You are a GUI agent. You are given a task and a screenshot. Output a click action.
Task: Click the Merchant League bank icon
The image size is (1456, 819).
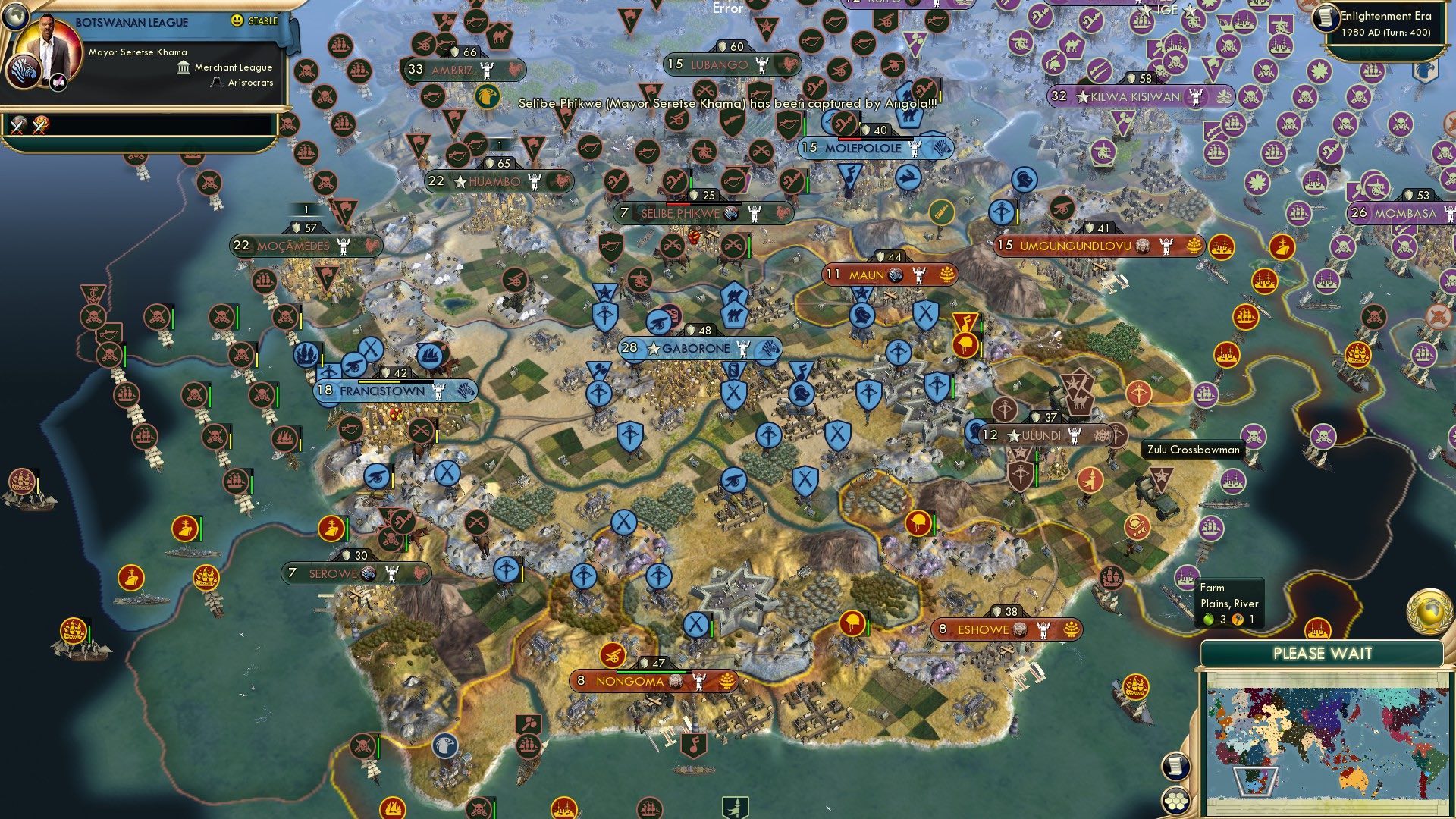point(184,68)
